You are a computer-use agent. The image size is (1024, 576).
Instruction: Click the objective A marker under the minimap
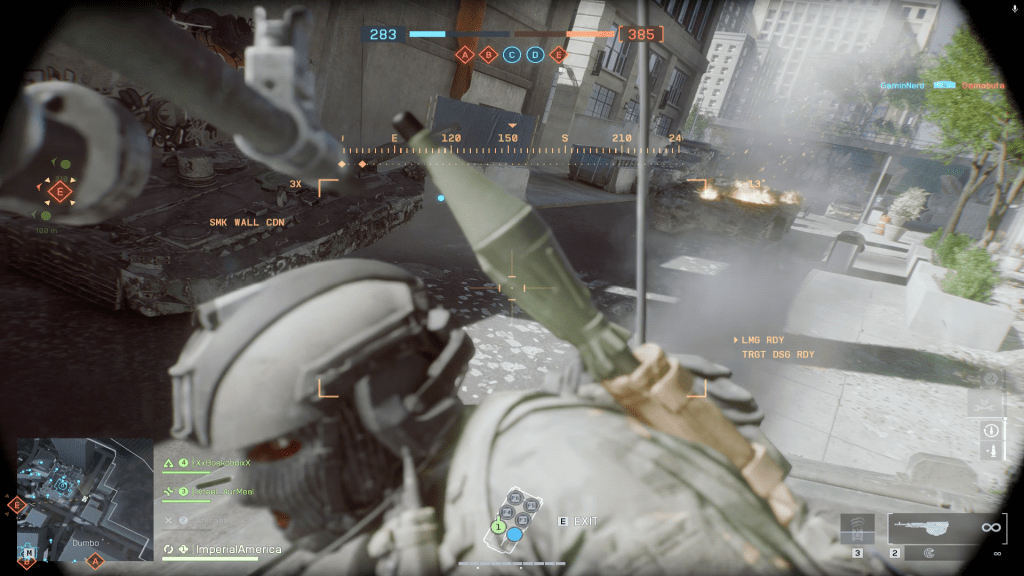click(96, 562)
